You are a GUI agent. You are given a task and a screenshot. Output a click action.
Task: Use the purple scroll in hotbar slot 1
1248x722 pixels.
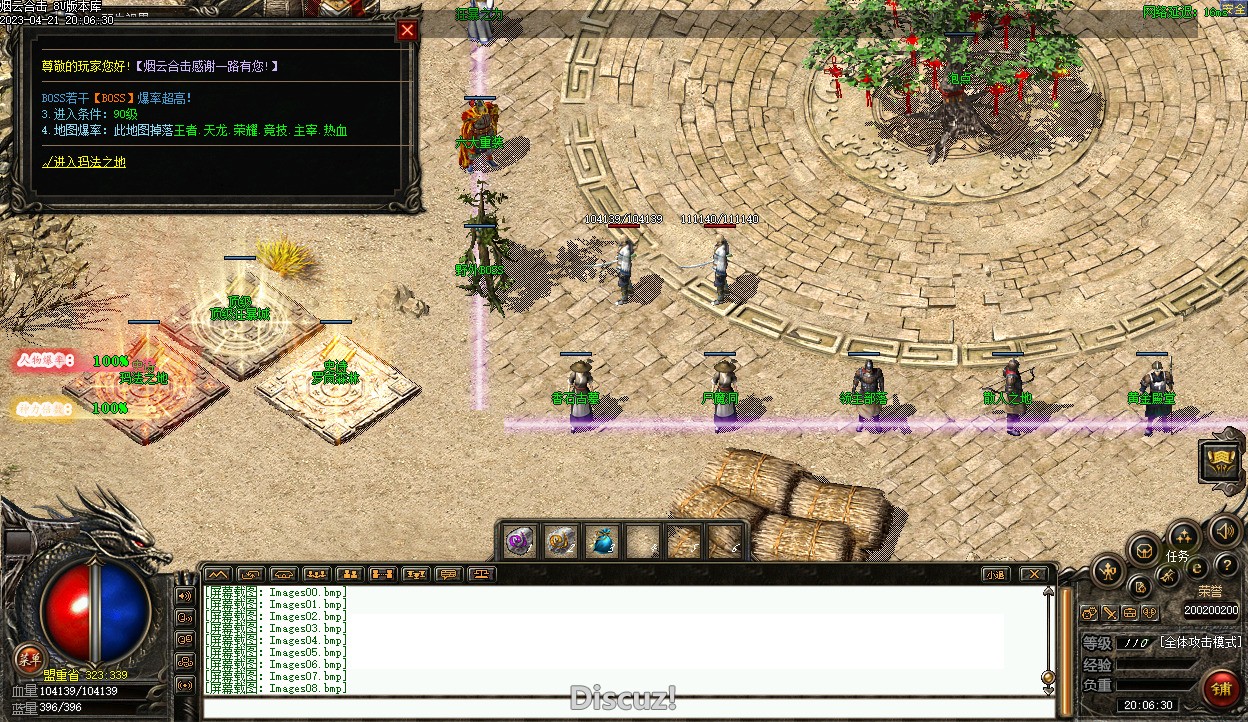519,541
